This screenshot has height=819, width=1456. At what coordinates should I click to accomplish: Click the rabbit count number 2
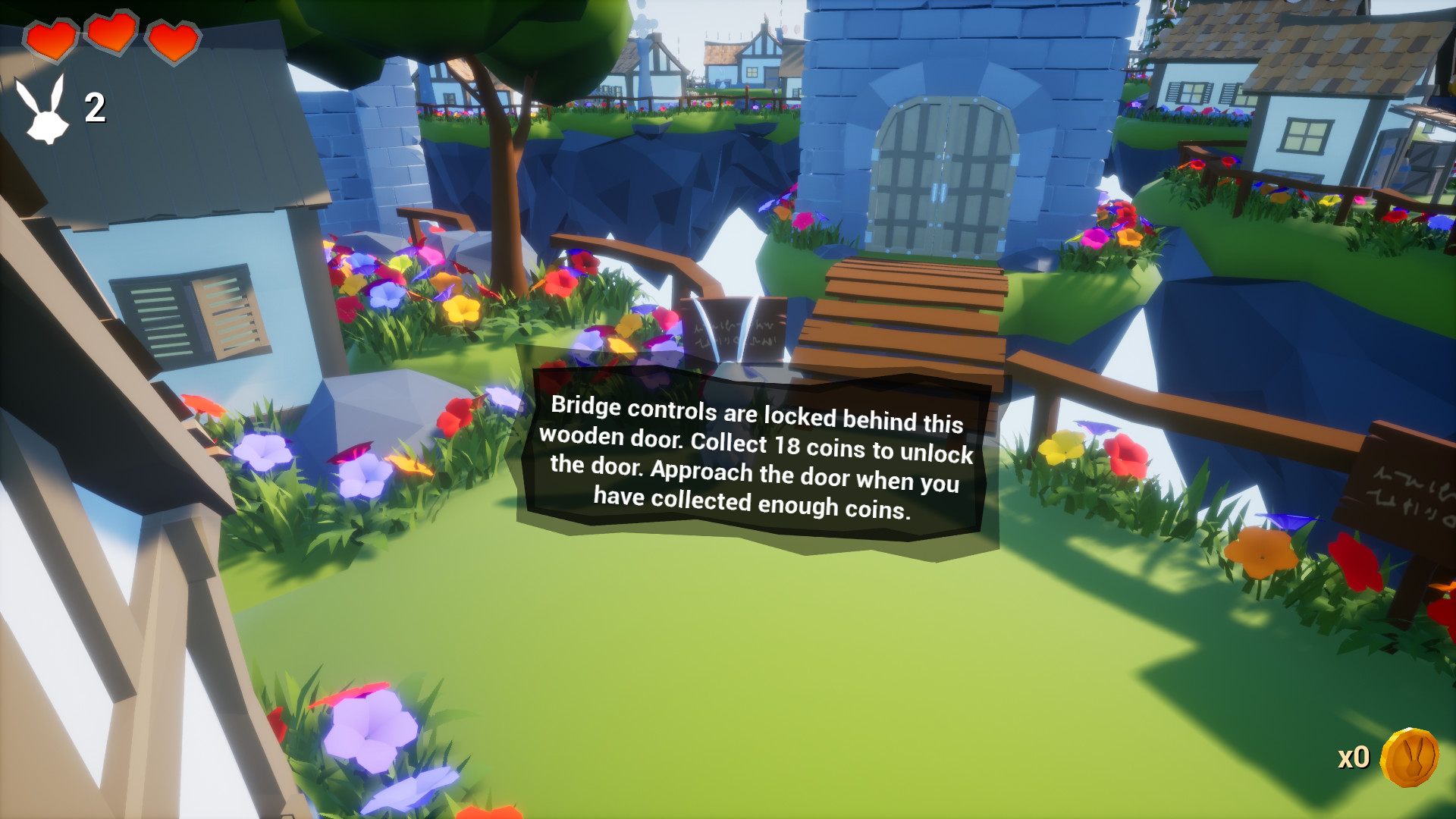click(x=93, y=108)
